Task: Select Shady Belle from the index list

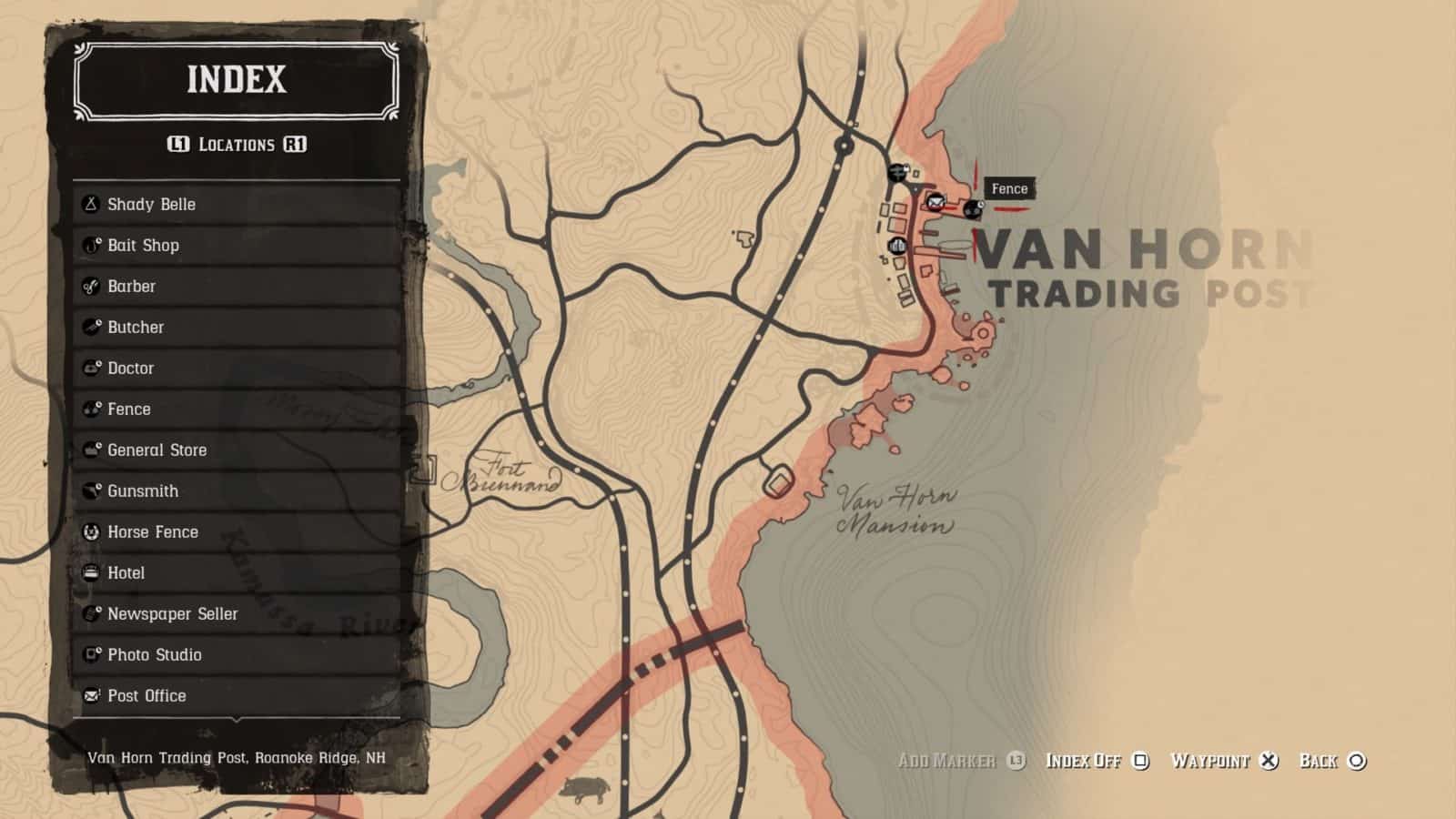Action: click(x=150, y=204)
